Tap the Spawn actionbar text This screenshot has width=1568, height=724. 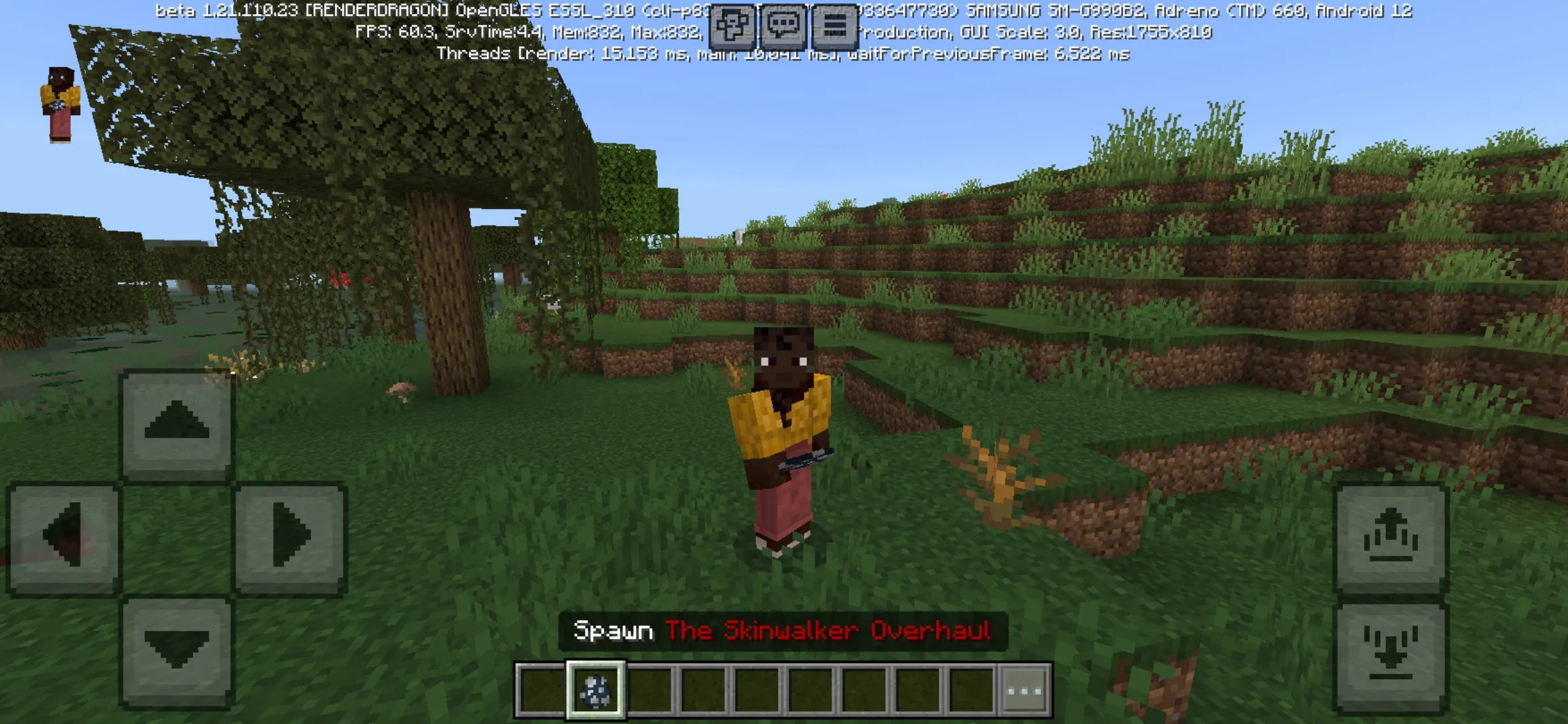tap(613, 629)
